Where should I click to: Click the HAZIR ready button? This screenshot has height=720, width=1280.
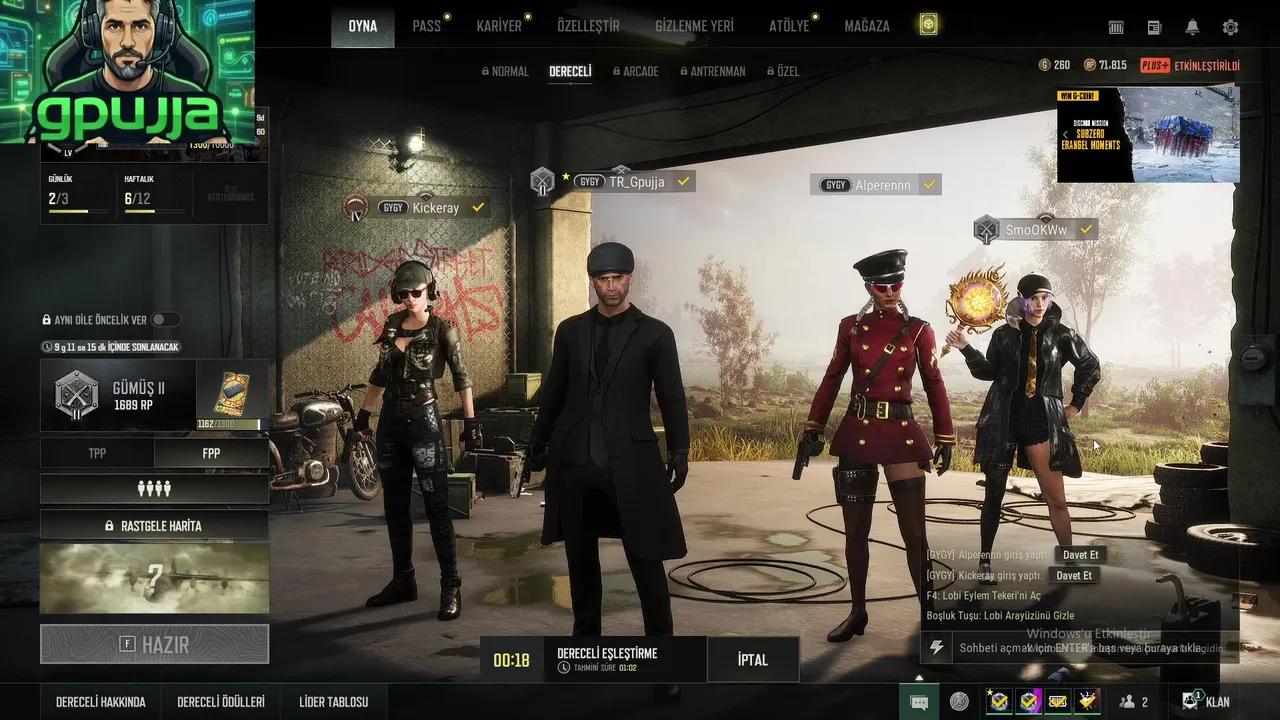click(155, 645)
